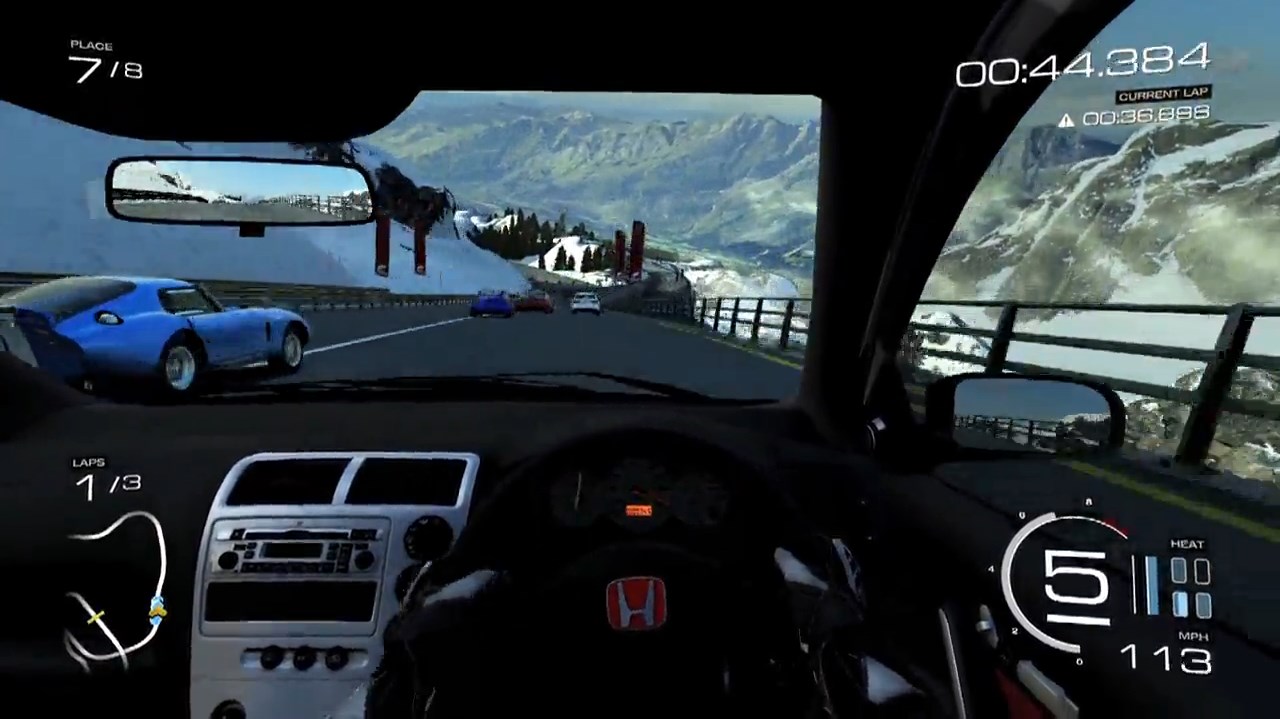Click the track layout minimap
Screen dimensions: 1280x719
pyautogui.click(x=115, y=590)
